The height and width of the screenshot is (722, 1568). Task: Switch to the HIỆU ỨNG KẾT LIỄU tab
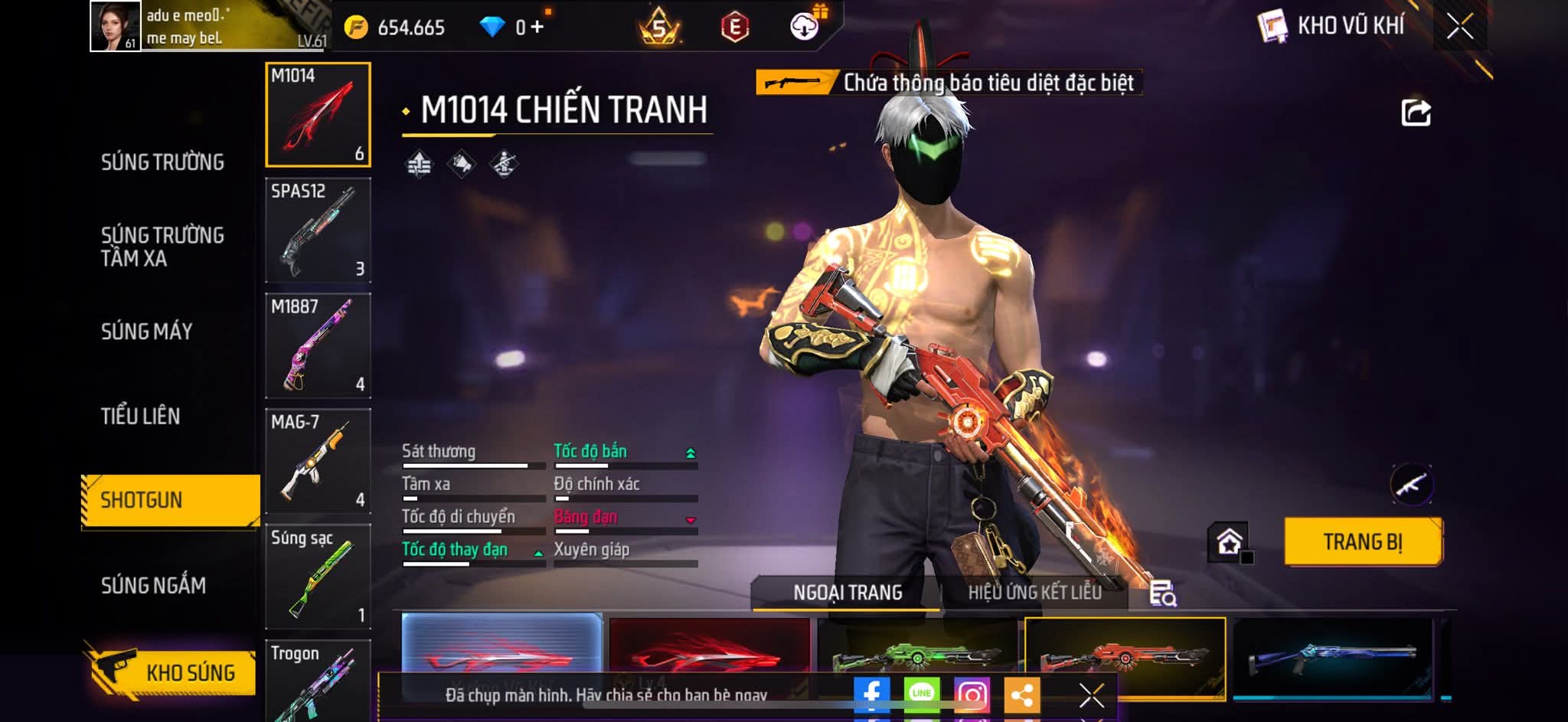coord(1034,593)
